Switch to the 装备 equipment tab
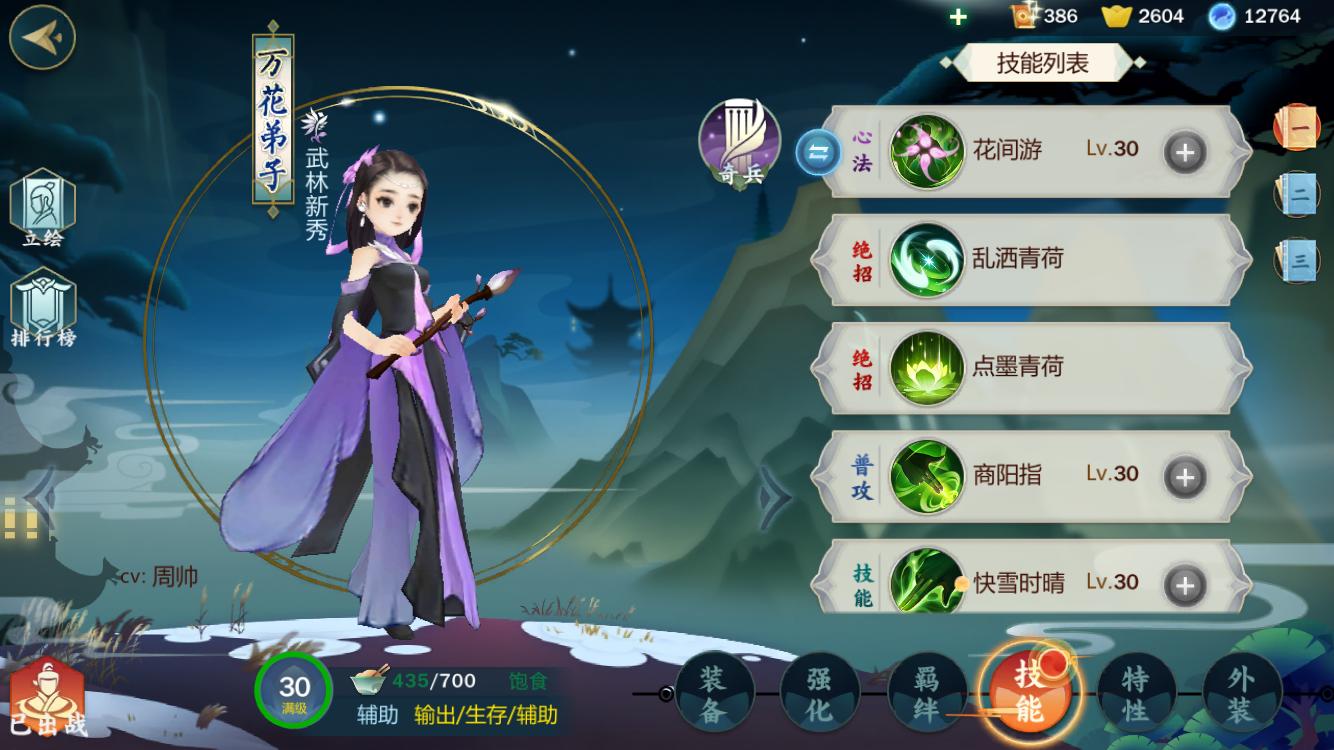Image resolution: width=1334 pixels, height=750 pixels. [x=714, y=692]
